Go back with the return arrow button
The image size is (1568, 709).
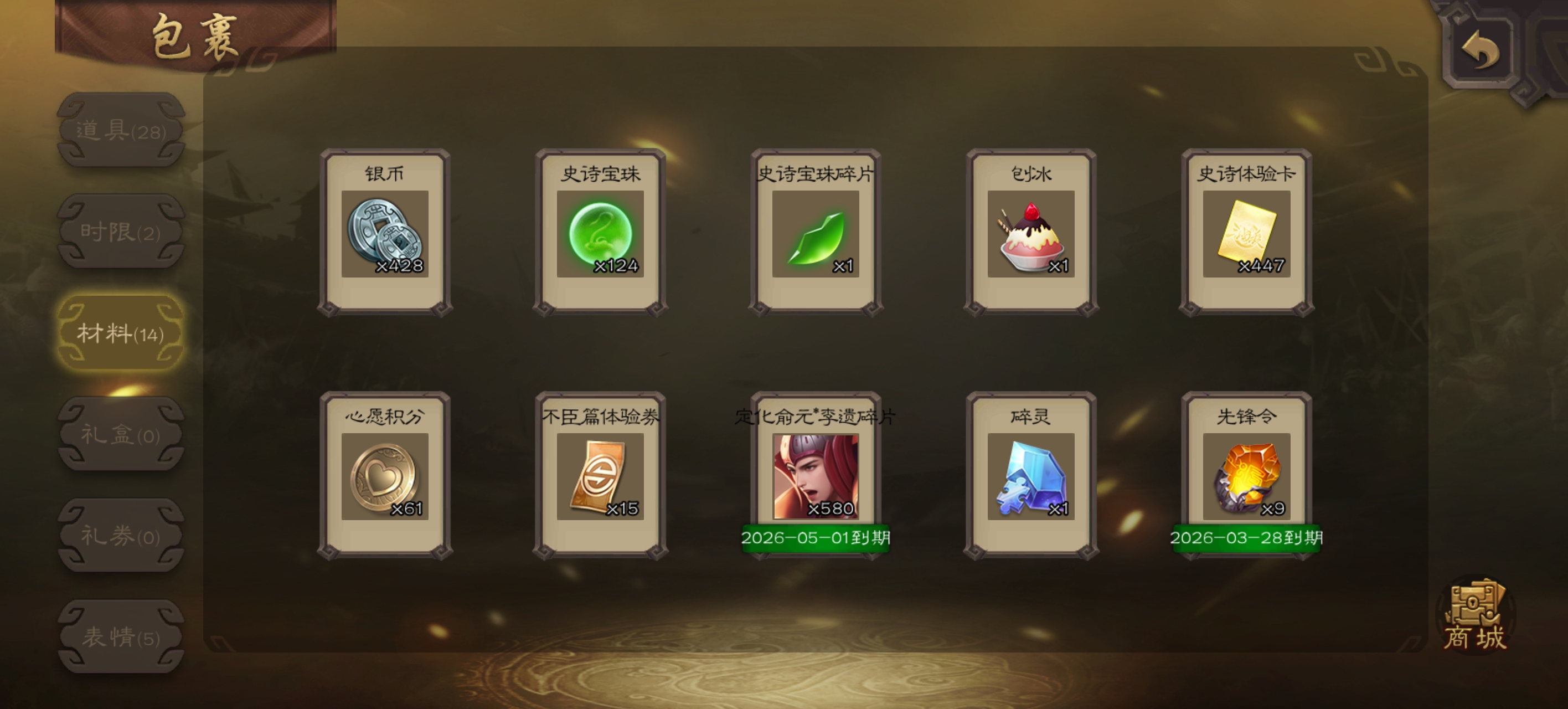point(1479,50)
